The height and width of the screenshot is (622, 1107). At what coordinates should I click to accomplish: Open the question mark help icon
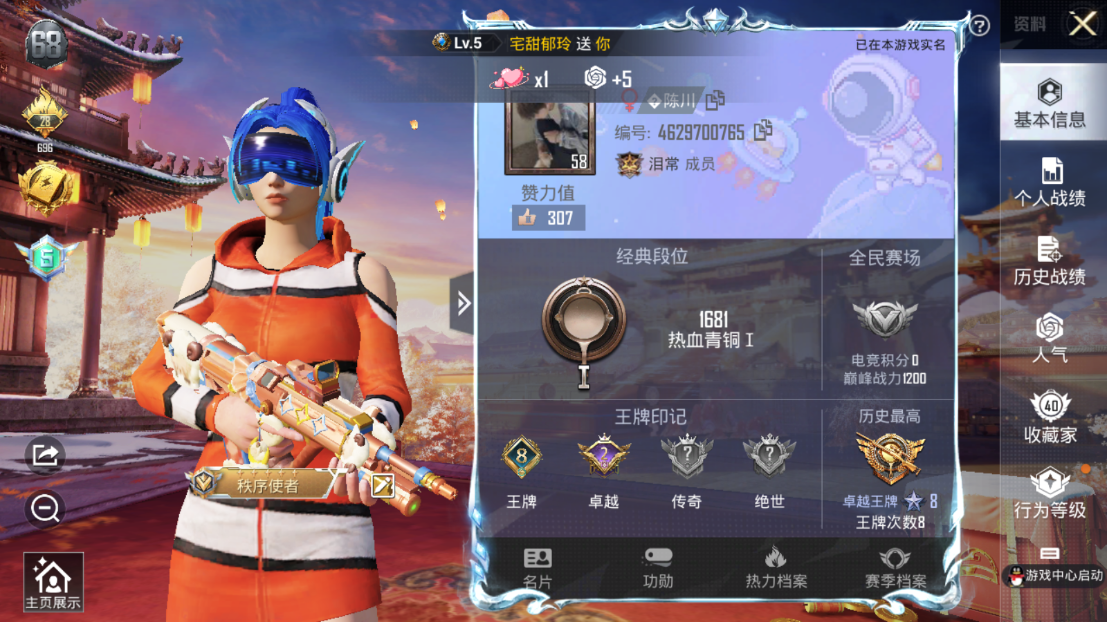980,26
